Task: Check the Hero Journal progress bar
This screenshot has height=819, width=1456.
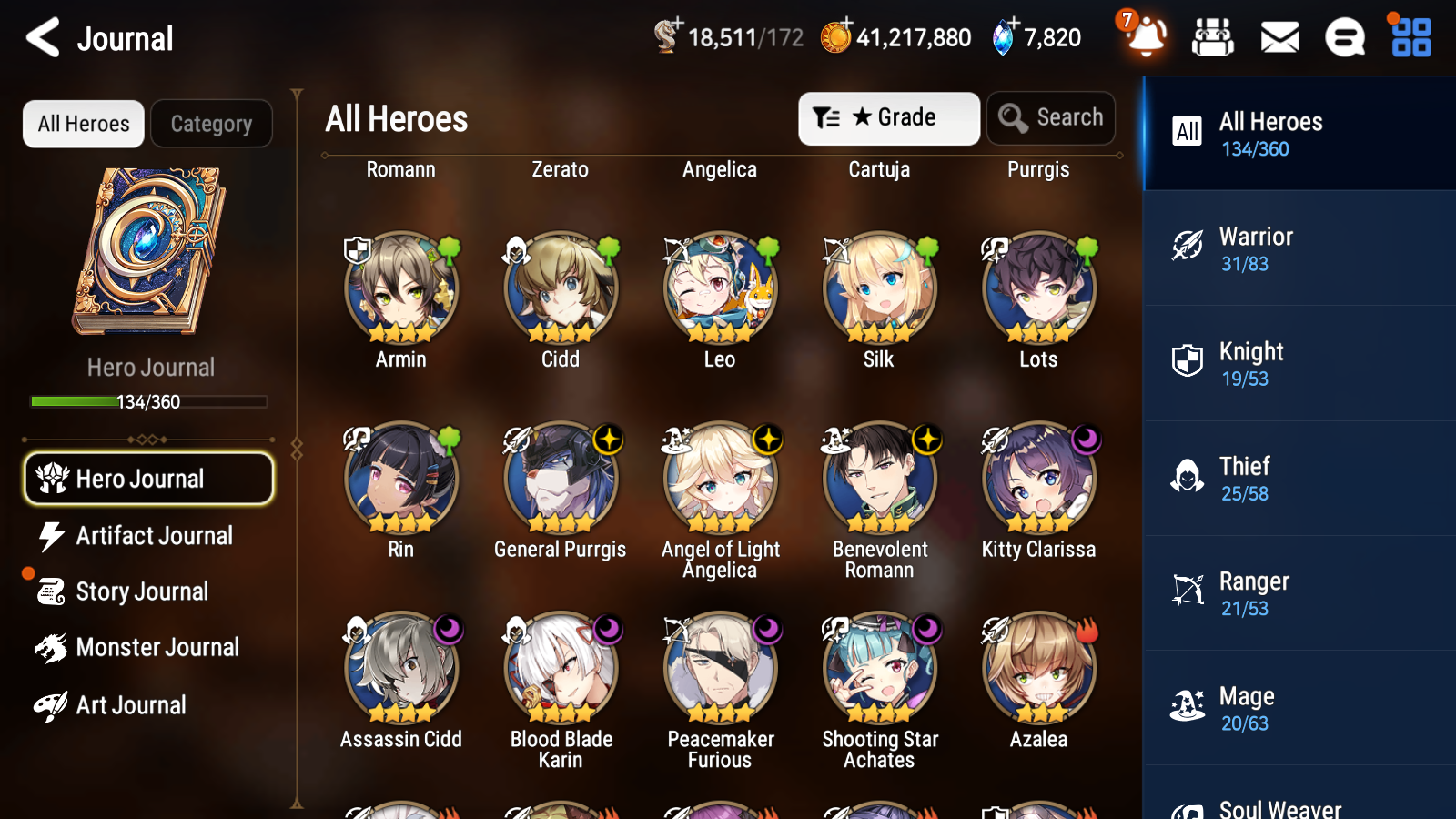Action: click(x=148, y=401)
